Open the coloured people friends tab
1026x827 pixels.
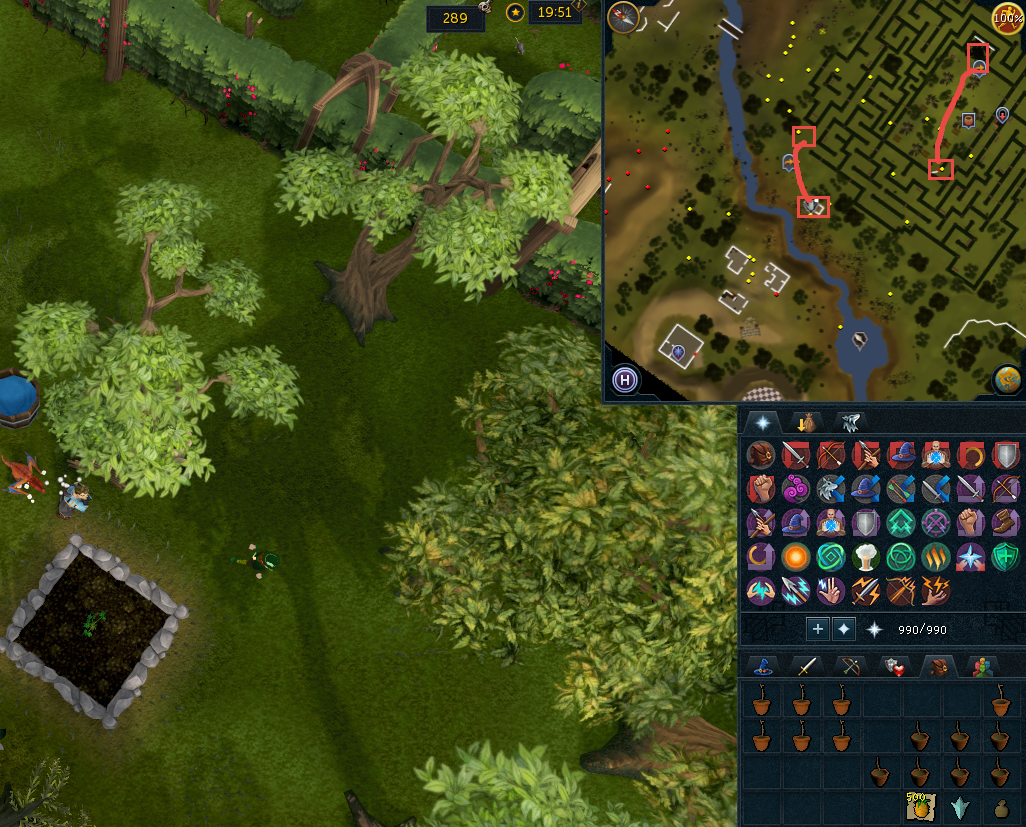click(981, 666)
